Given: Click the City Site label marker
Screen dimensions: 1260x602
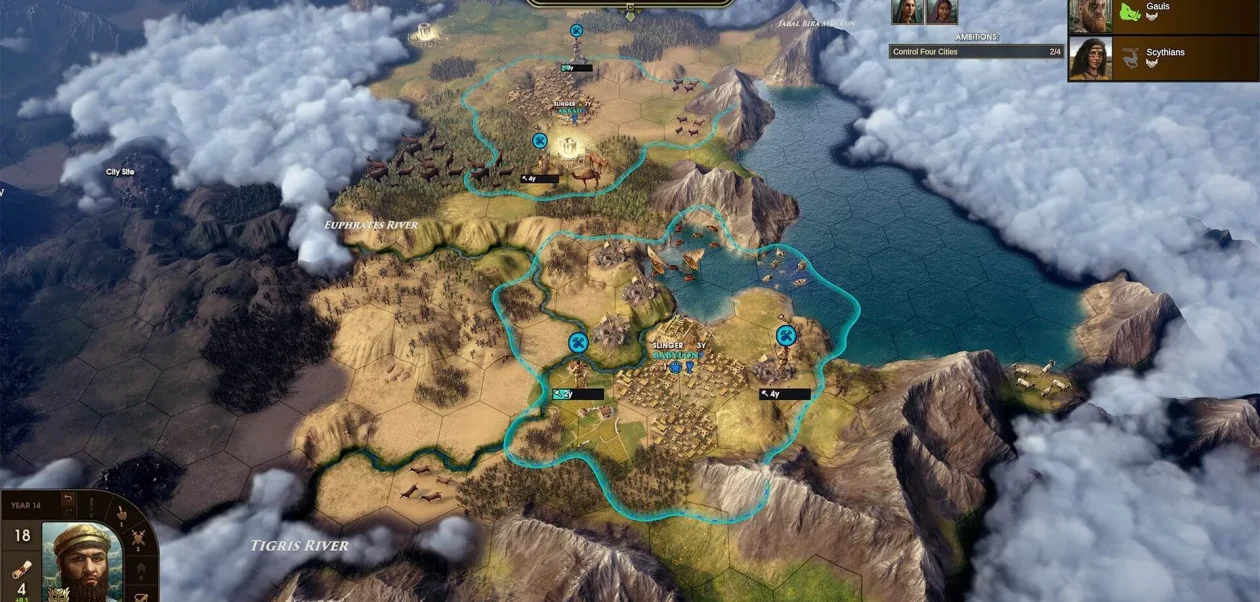Looking at the screenshot, I should click(120, 172).
